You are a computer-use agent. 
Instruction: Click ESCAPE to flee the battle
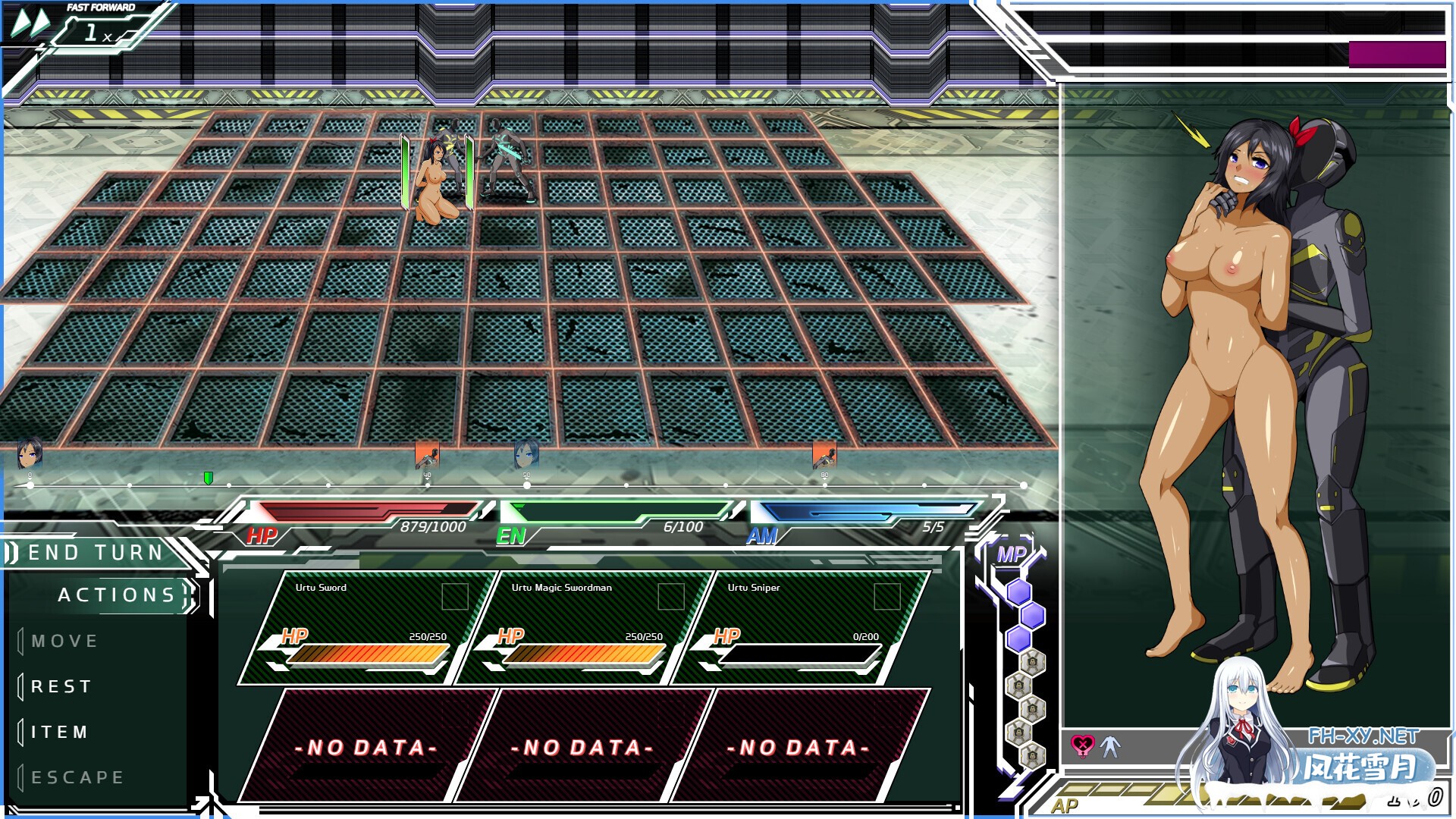(76, 777)
